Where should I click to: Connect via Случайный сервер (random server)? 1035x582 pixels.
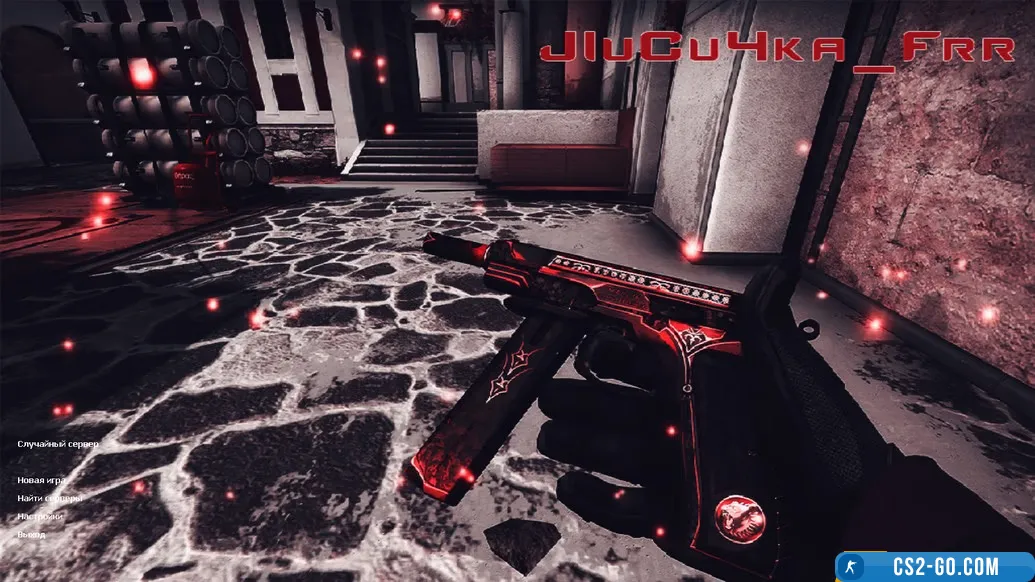[x=58, y=443]
